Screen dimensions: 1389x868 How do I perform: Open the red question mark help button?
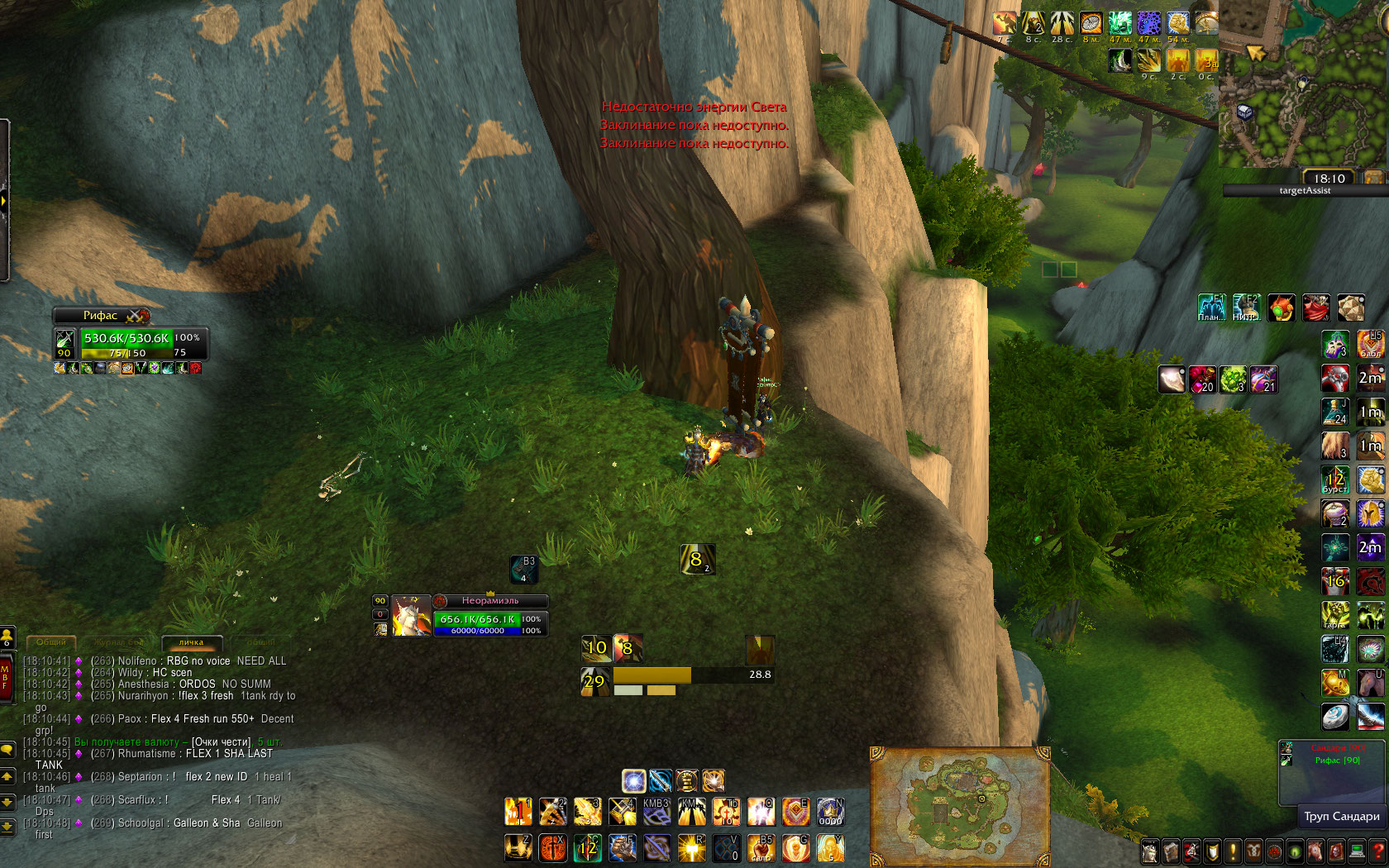[x=1377, y=851]
